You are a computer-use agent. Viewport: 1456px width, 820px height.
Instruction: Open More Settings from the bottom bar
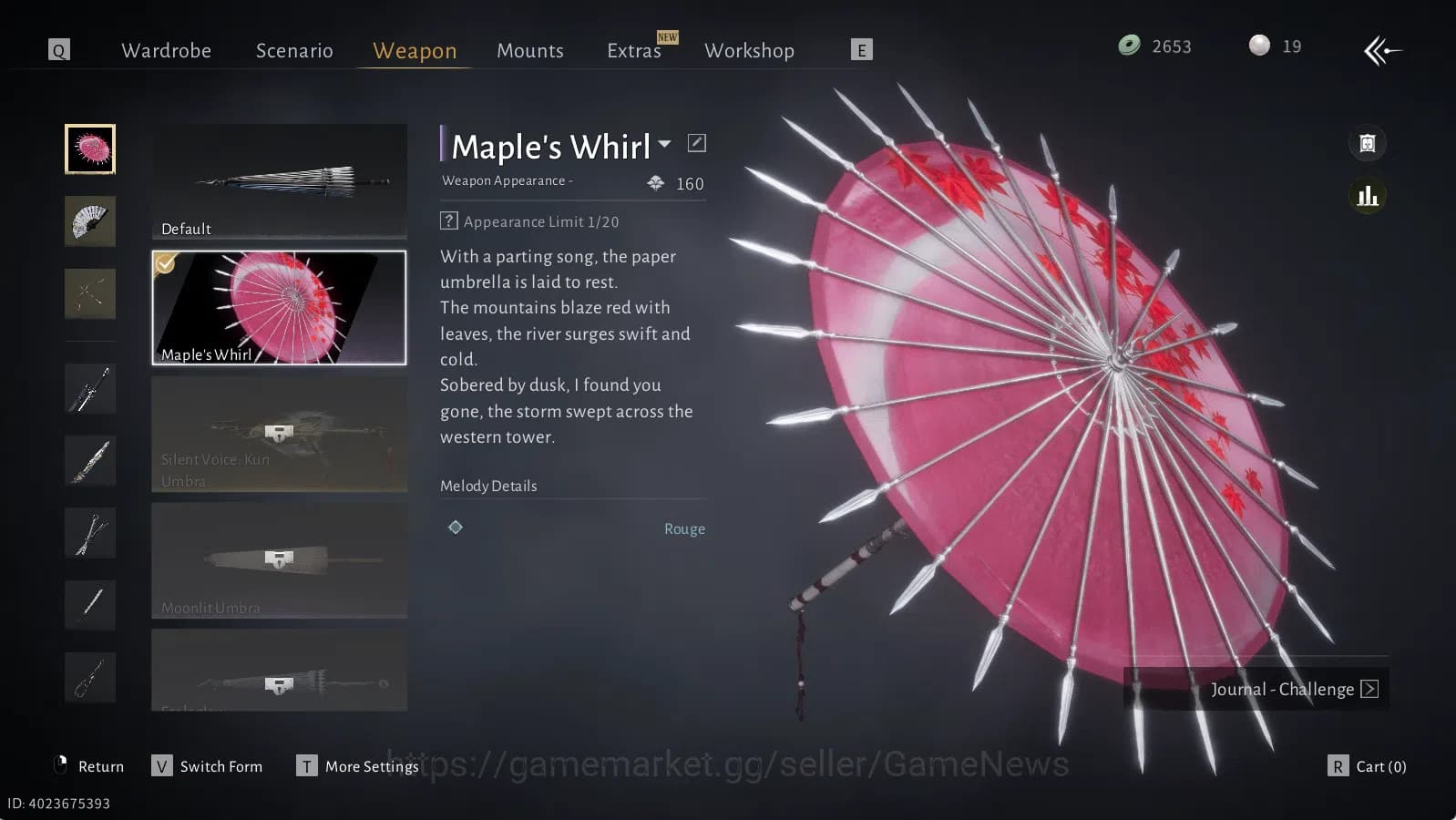point(370,766)
